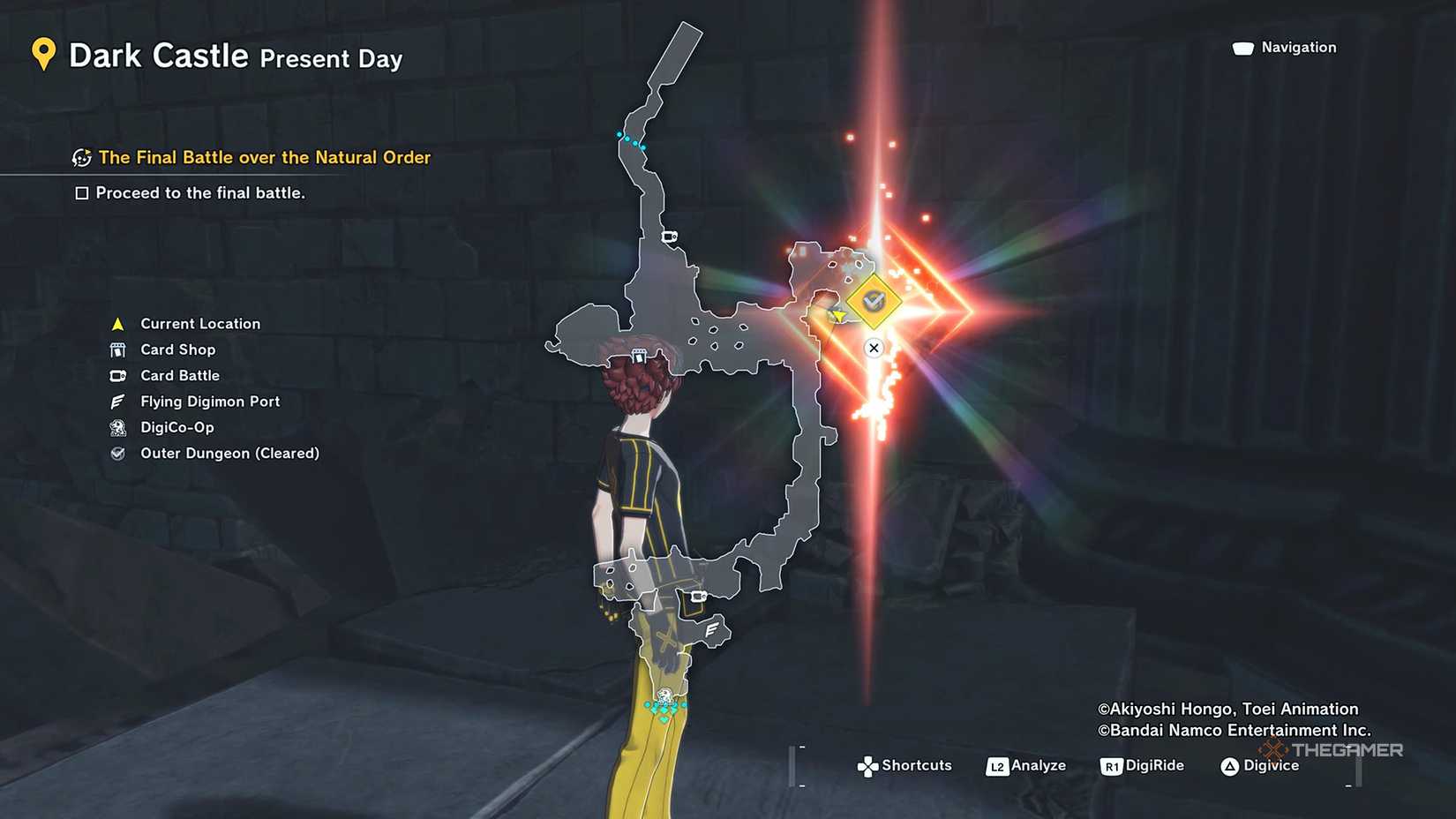The height and width of the screenshot is (819, 1456).
Task: Select the Card Shop legend entry
Action: (177, 349)
